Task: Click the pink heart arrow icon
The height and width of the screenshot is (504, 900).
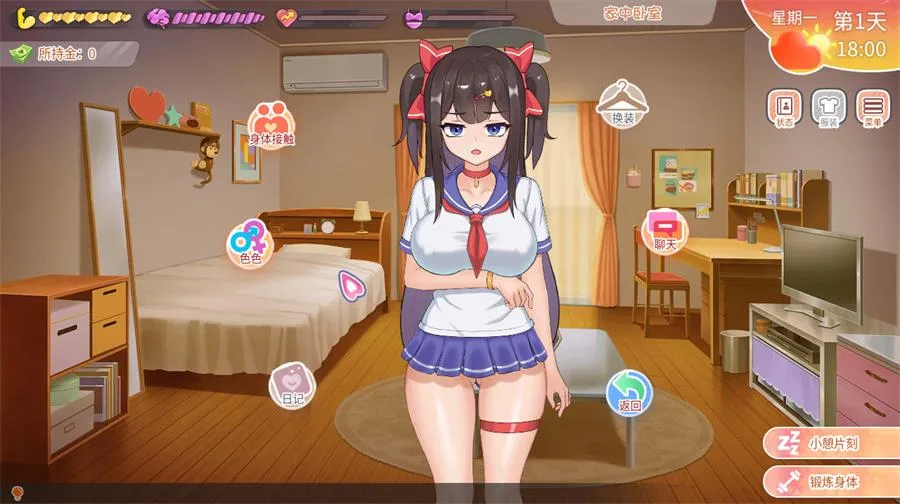Action: point(351,286)
